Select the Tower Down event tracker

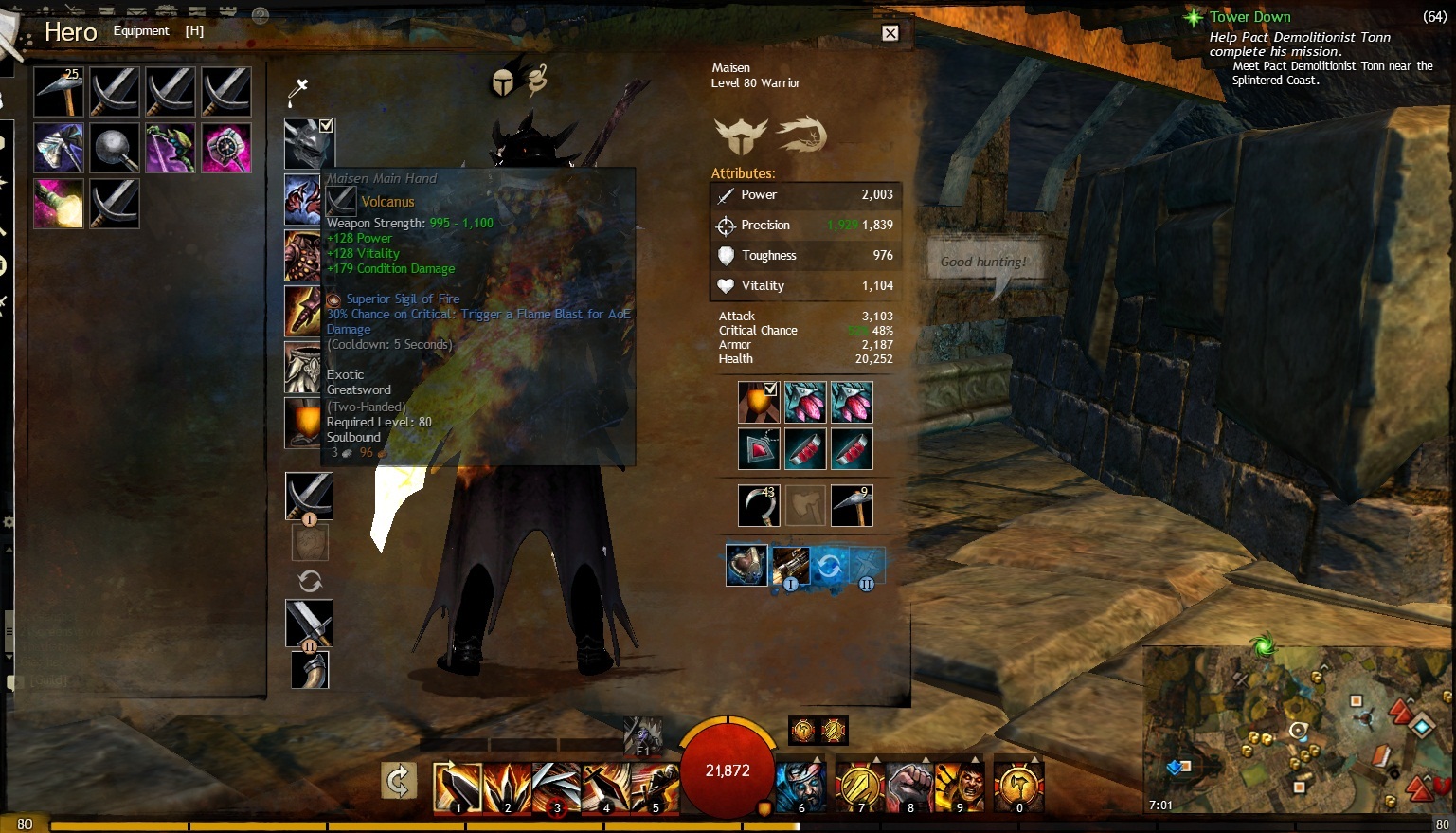[1249, 17]
